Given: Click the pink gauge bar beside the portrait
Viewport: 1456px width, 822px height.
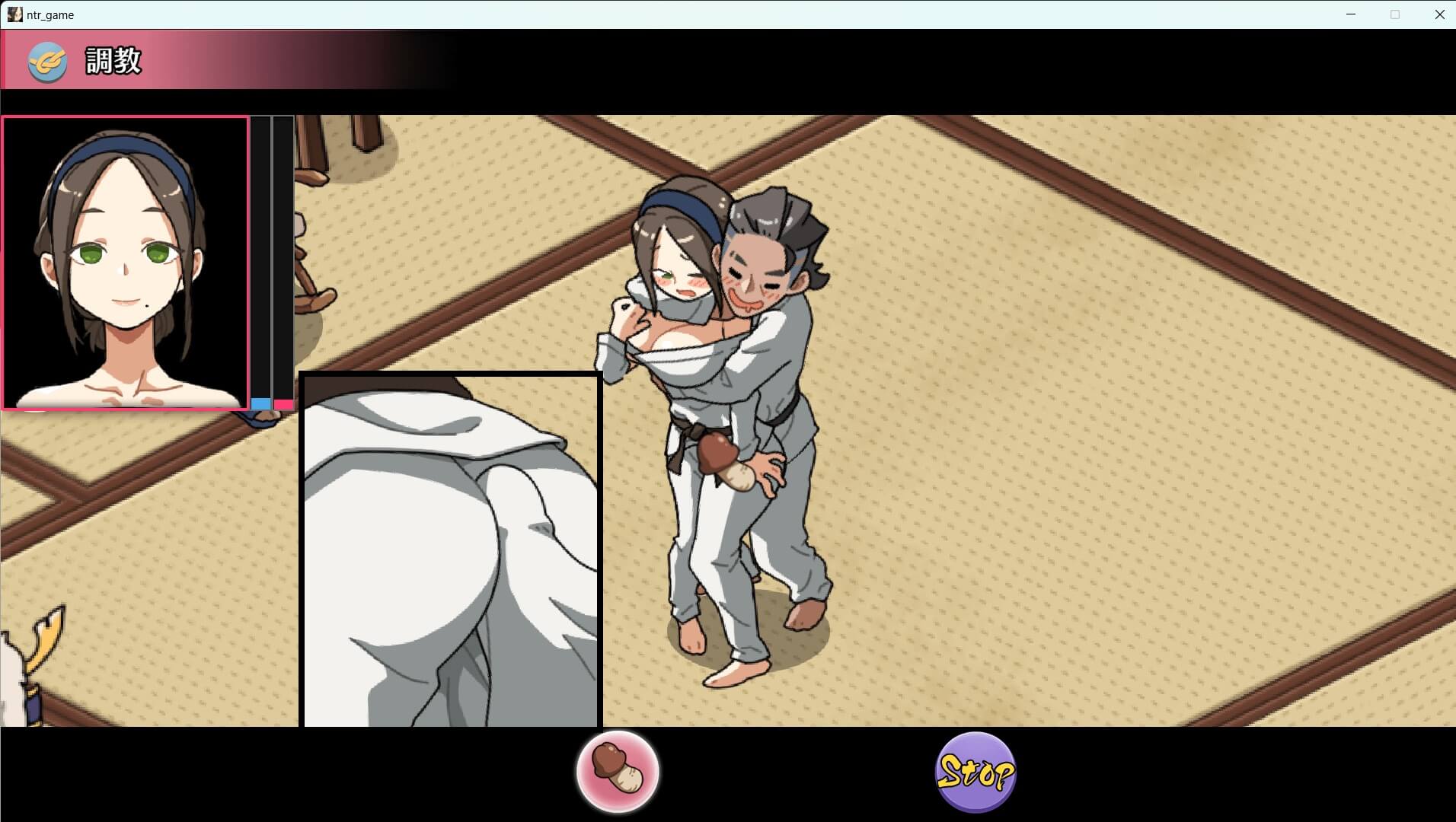Looking at the screenshot, I should [x=283, y=404].
